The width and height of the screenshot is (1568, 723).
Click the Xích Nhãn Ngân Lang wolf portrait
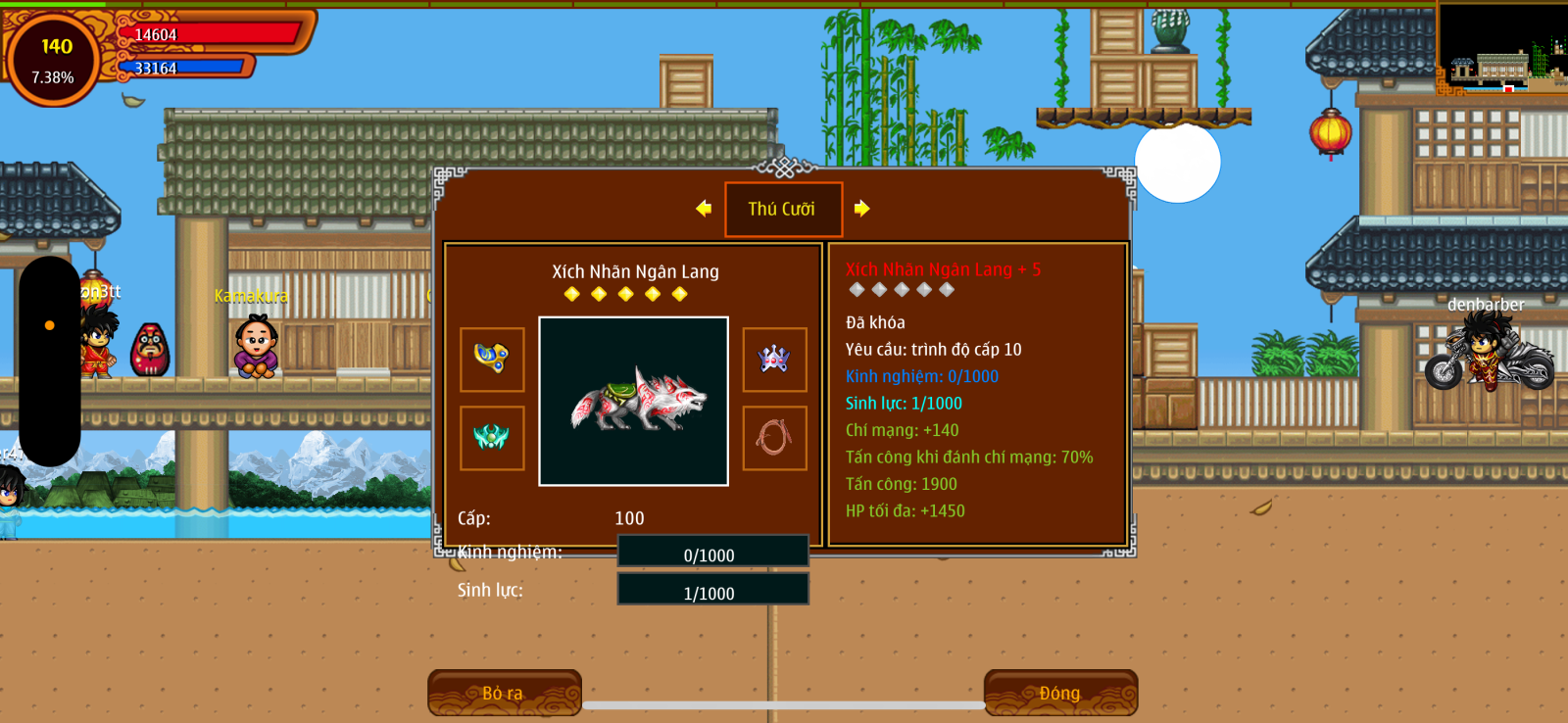point(633,401)
